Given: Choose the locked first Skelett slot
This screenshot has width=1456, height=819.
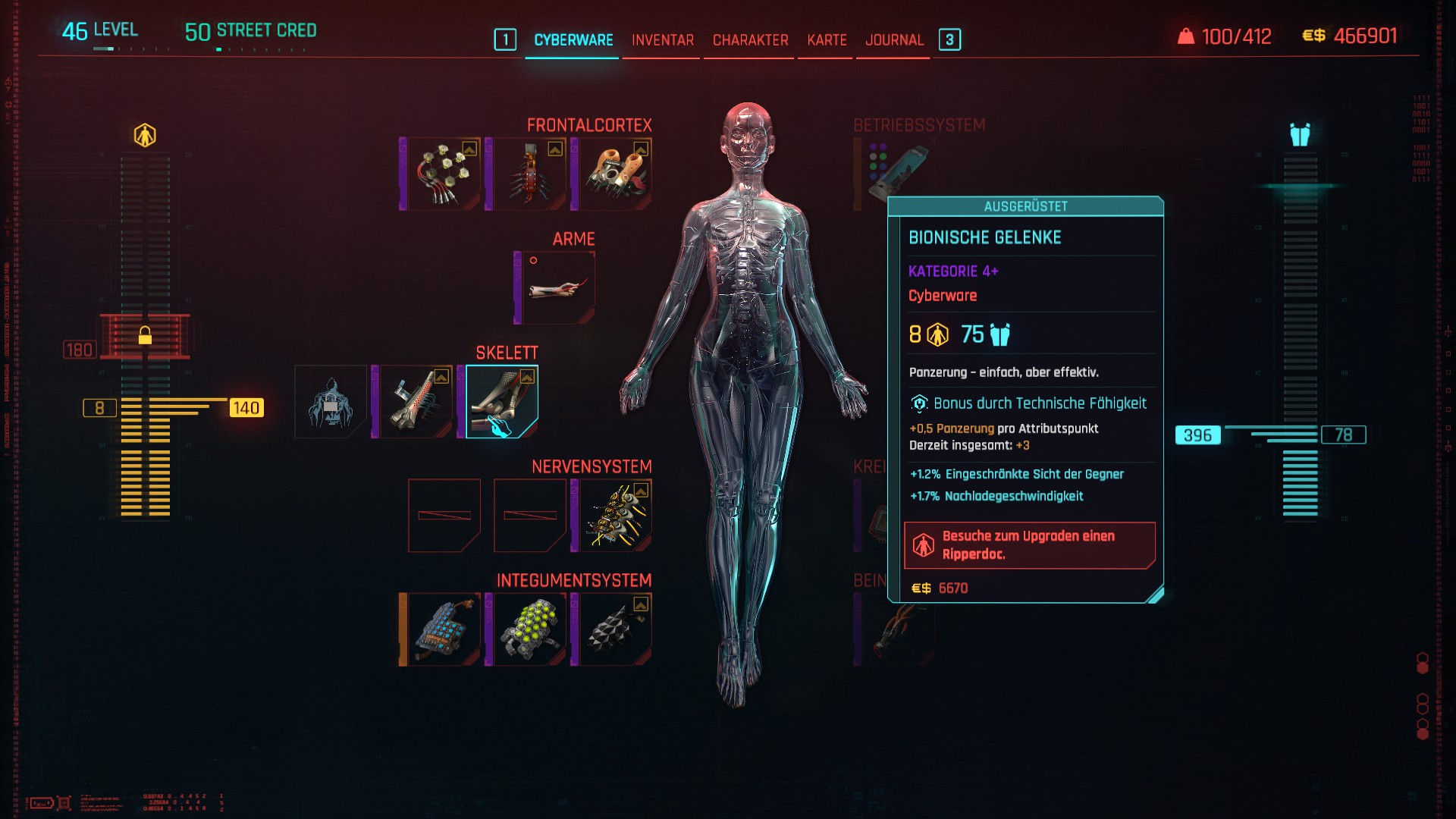Looking at the screenshot, I should click(x=331, y=402).
